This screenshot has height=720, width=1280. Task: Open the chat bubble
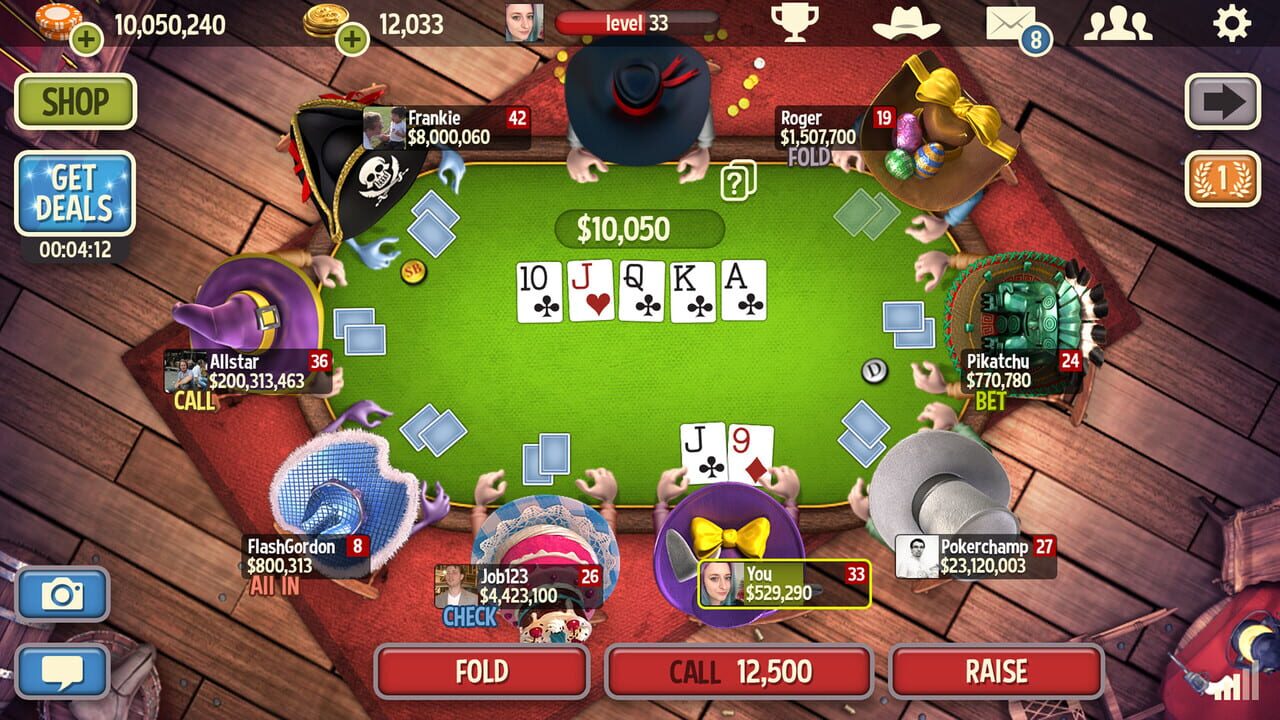(66, 668)
